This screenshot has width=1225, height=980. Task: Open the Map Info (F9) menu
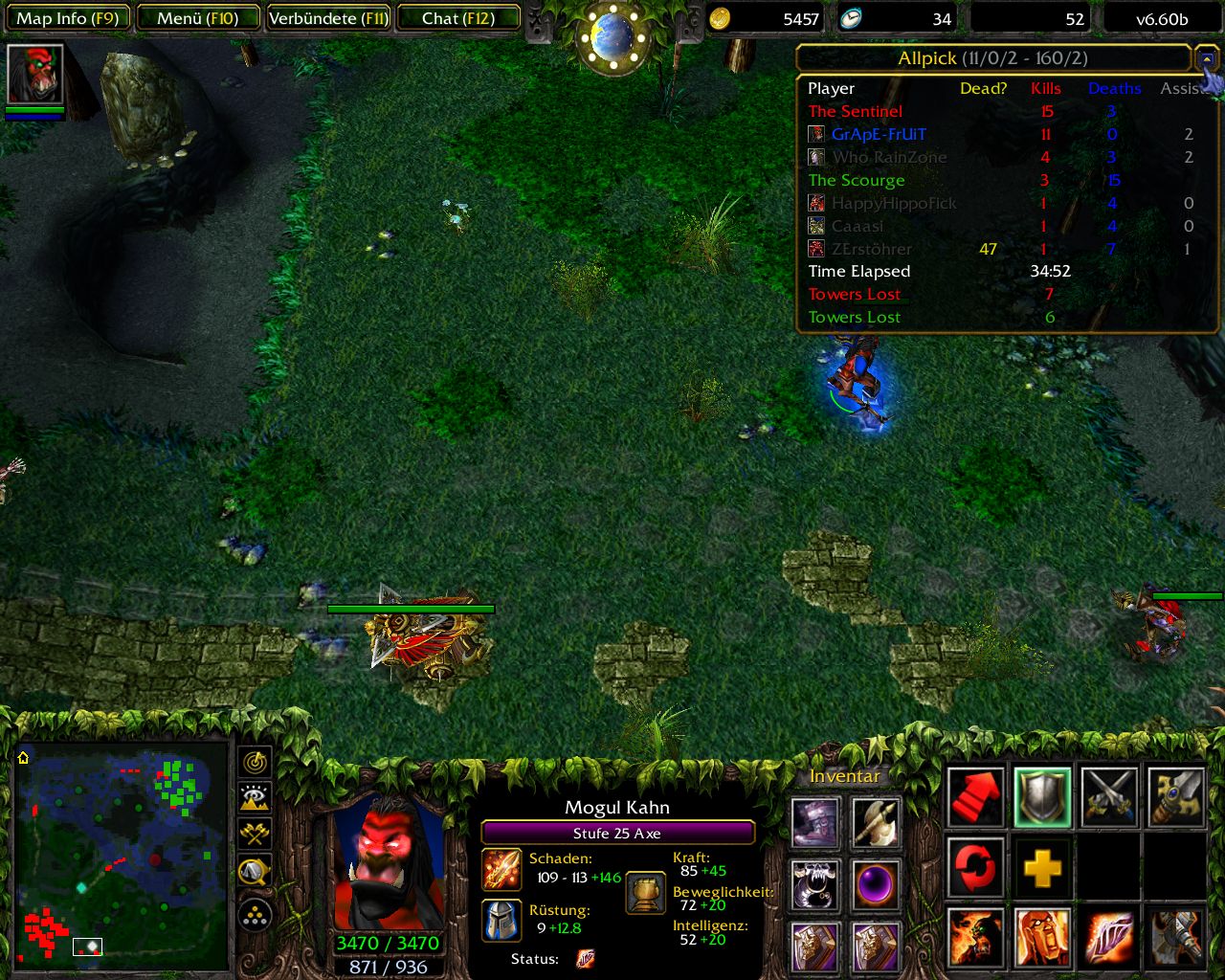[x=67, y=18]
